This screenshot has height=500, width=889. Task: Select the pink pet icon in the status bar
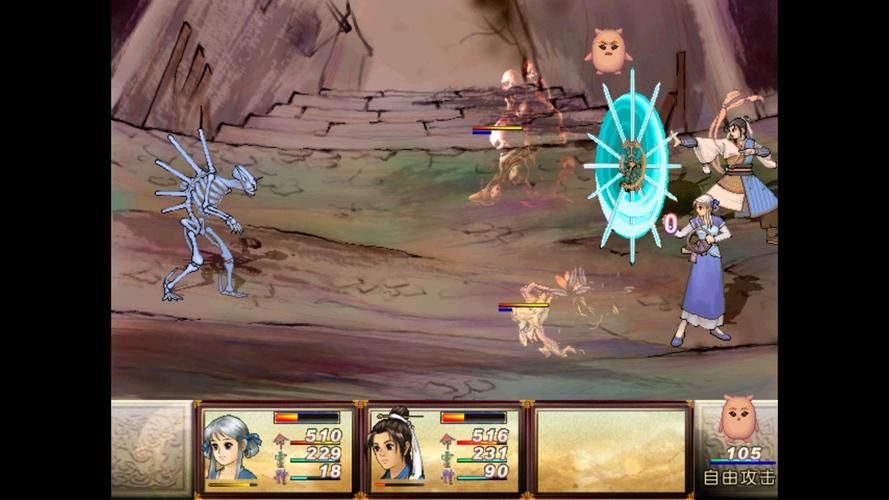738,420
